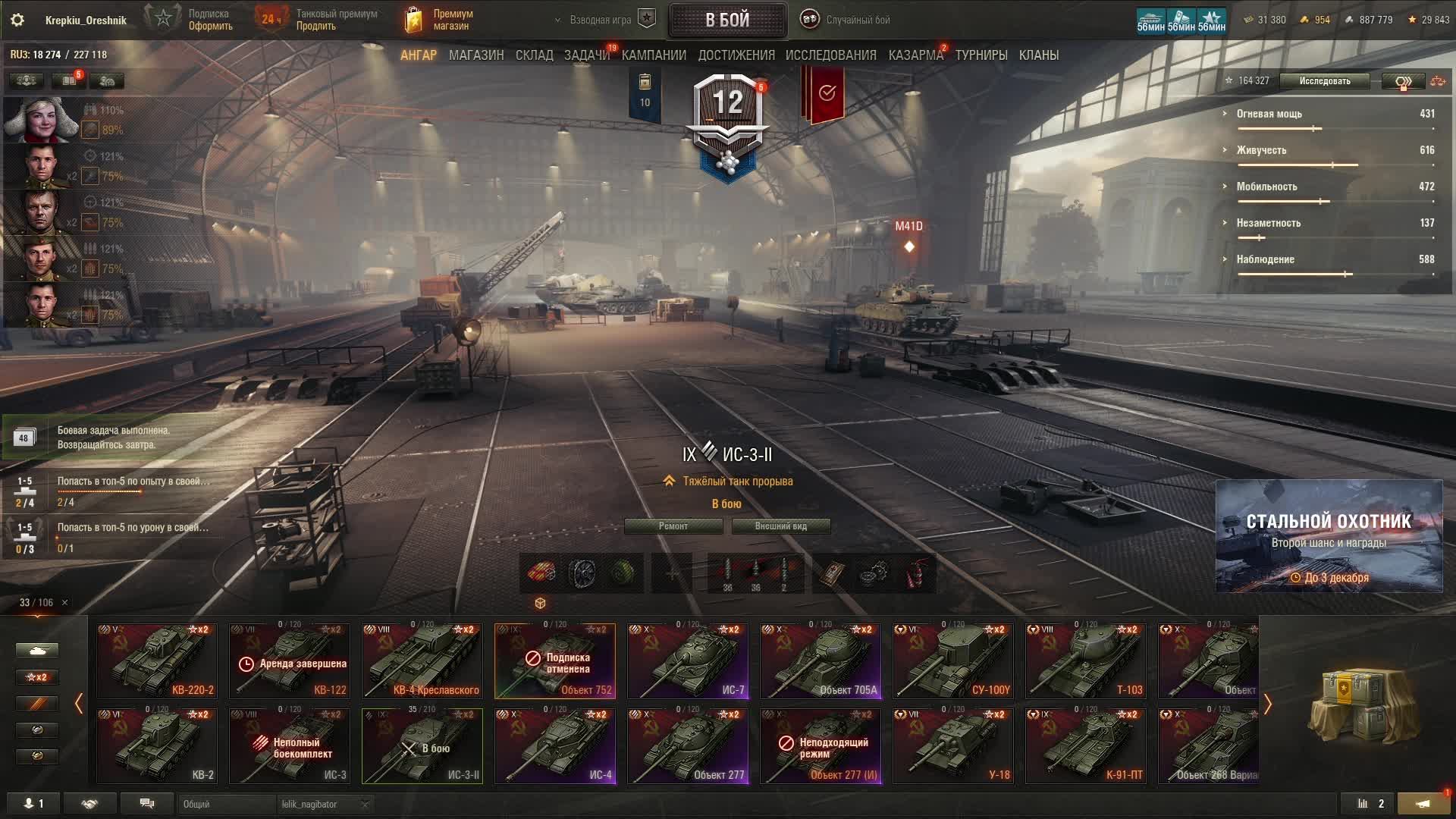Select the СУ-100Y tank tile
This screenshot has width=1456, height=819.
pos(953,661)
